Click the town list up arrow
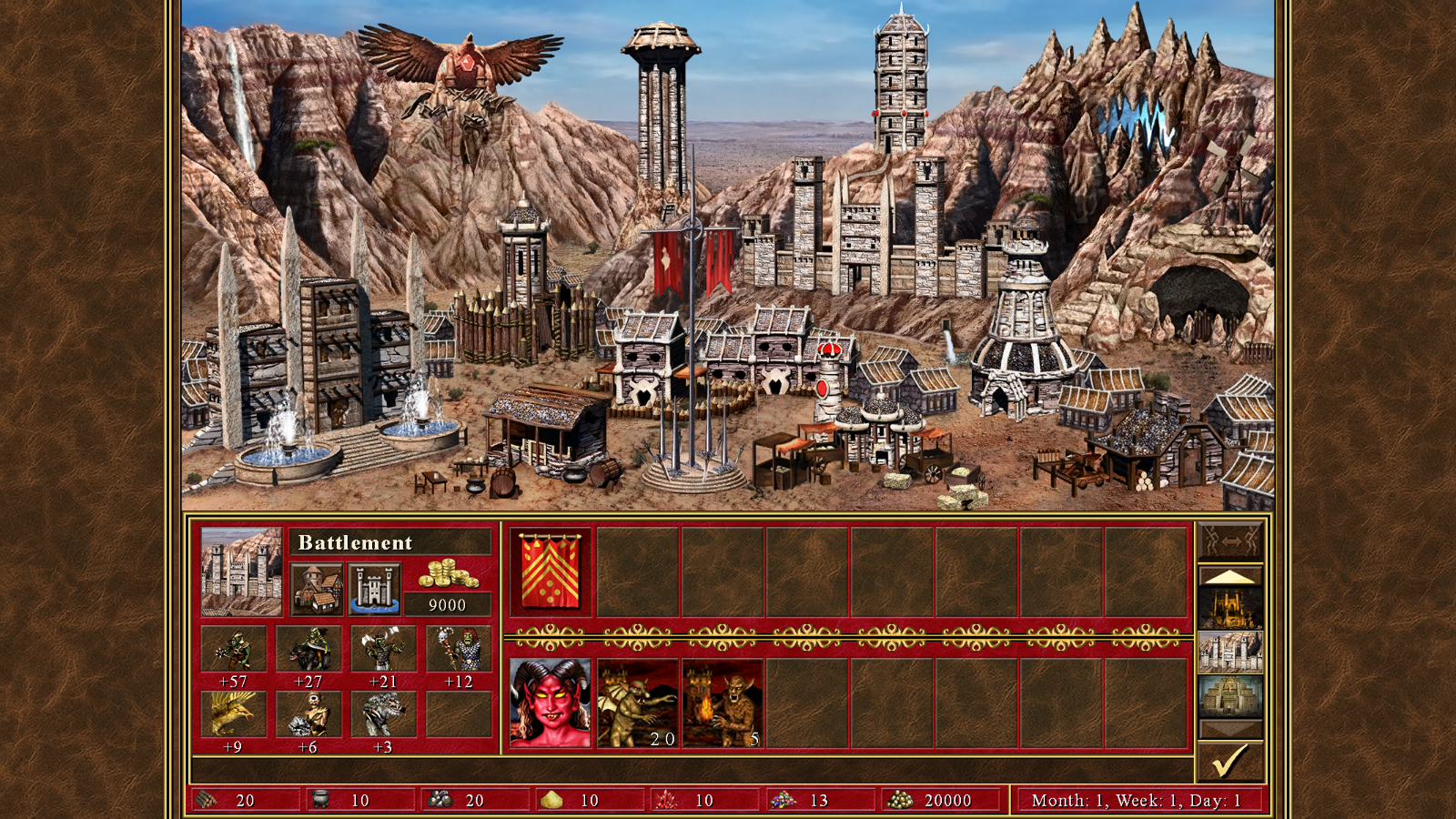 1230,577
